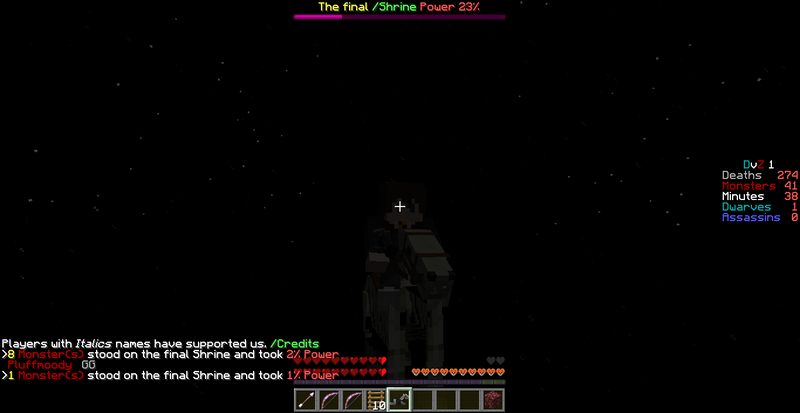Click the highlighted horse item slot
Viewport: 800px width, 413px height.
pyautogui.click(x=400, y=400)
